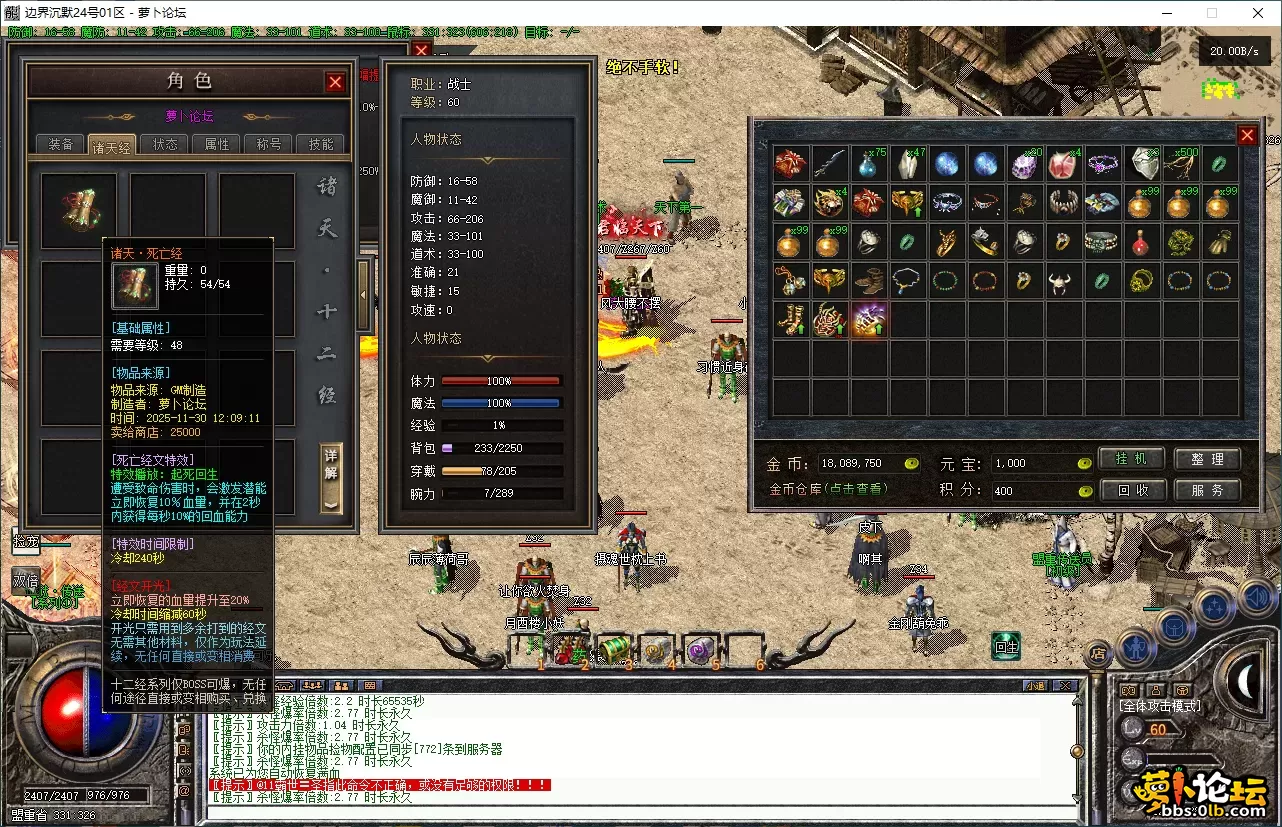Screen dimensions: 1282x827
Task: Click the character info circular icon bottom right
Action: pos(1135,647)
